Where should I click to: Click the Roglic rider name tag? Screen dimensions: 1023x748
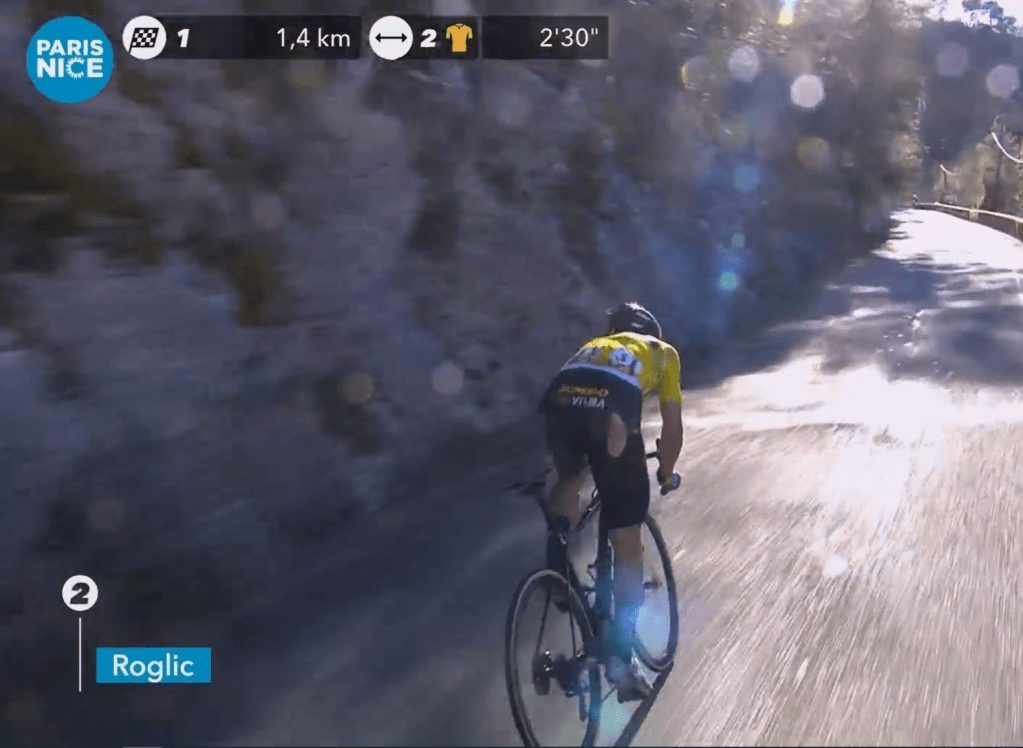153,665
